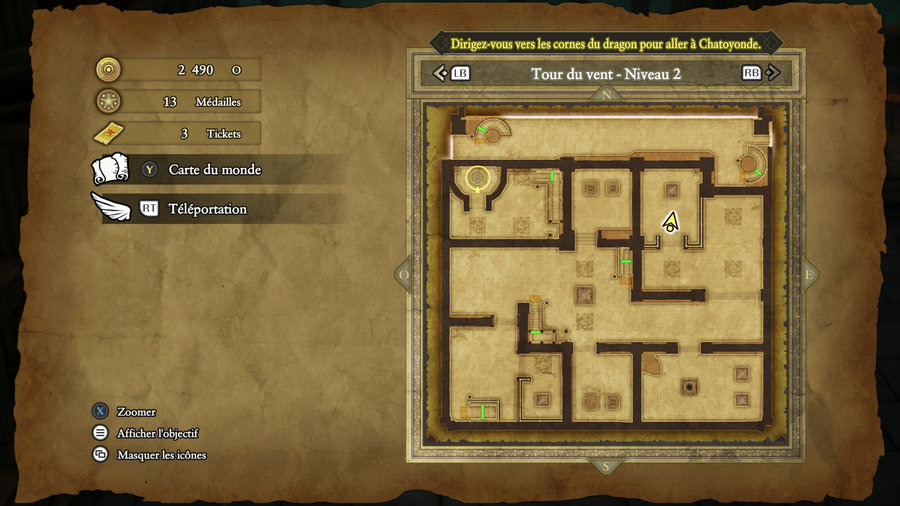
Task: Choose Afficher l'objectif
Action: 157,433
